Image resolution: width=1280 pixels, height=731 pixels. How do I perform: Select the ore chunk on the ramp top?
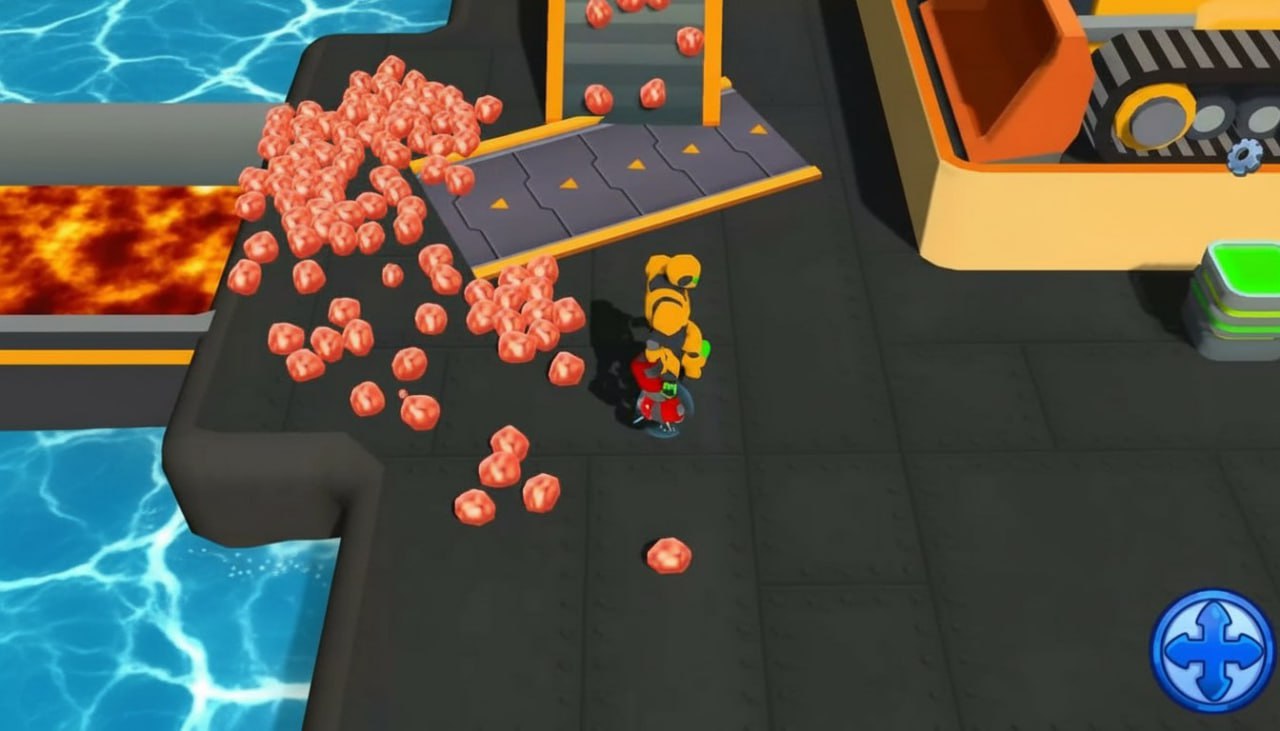click(600, 100)
